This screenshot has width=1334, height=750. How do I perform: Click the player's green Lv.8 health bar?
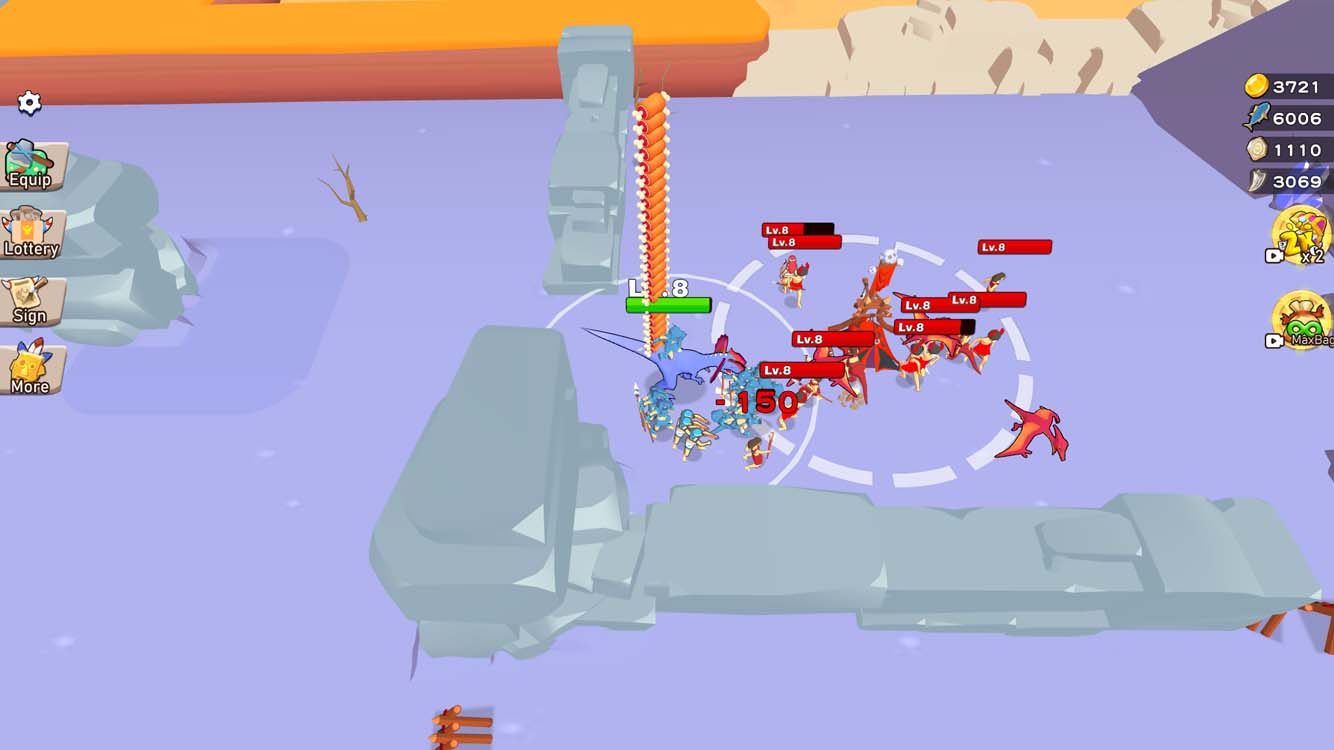click(668, 303)
